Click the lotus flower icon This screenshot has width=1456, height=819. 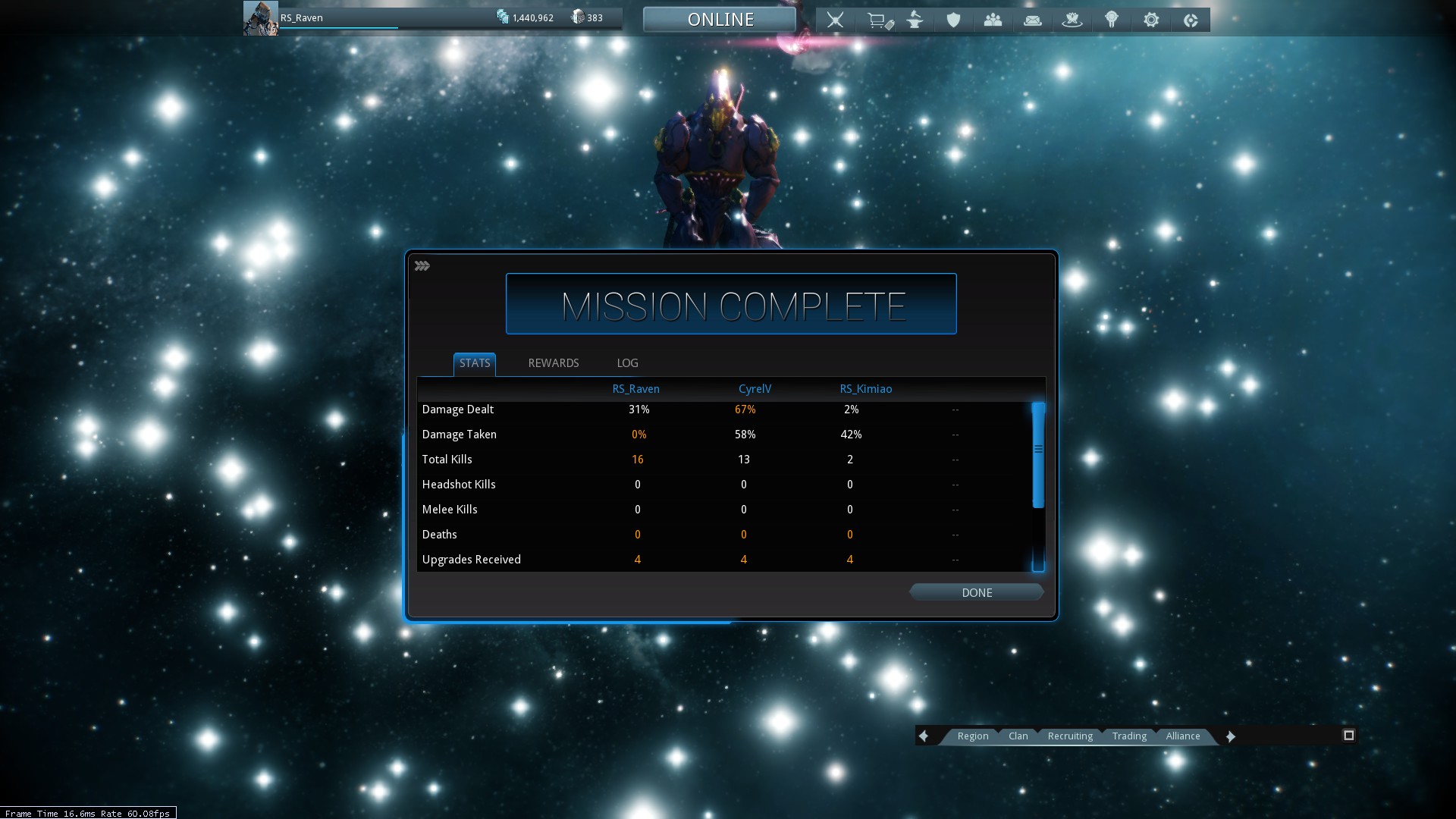[x=1072, y=20]
